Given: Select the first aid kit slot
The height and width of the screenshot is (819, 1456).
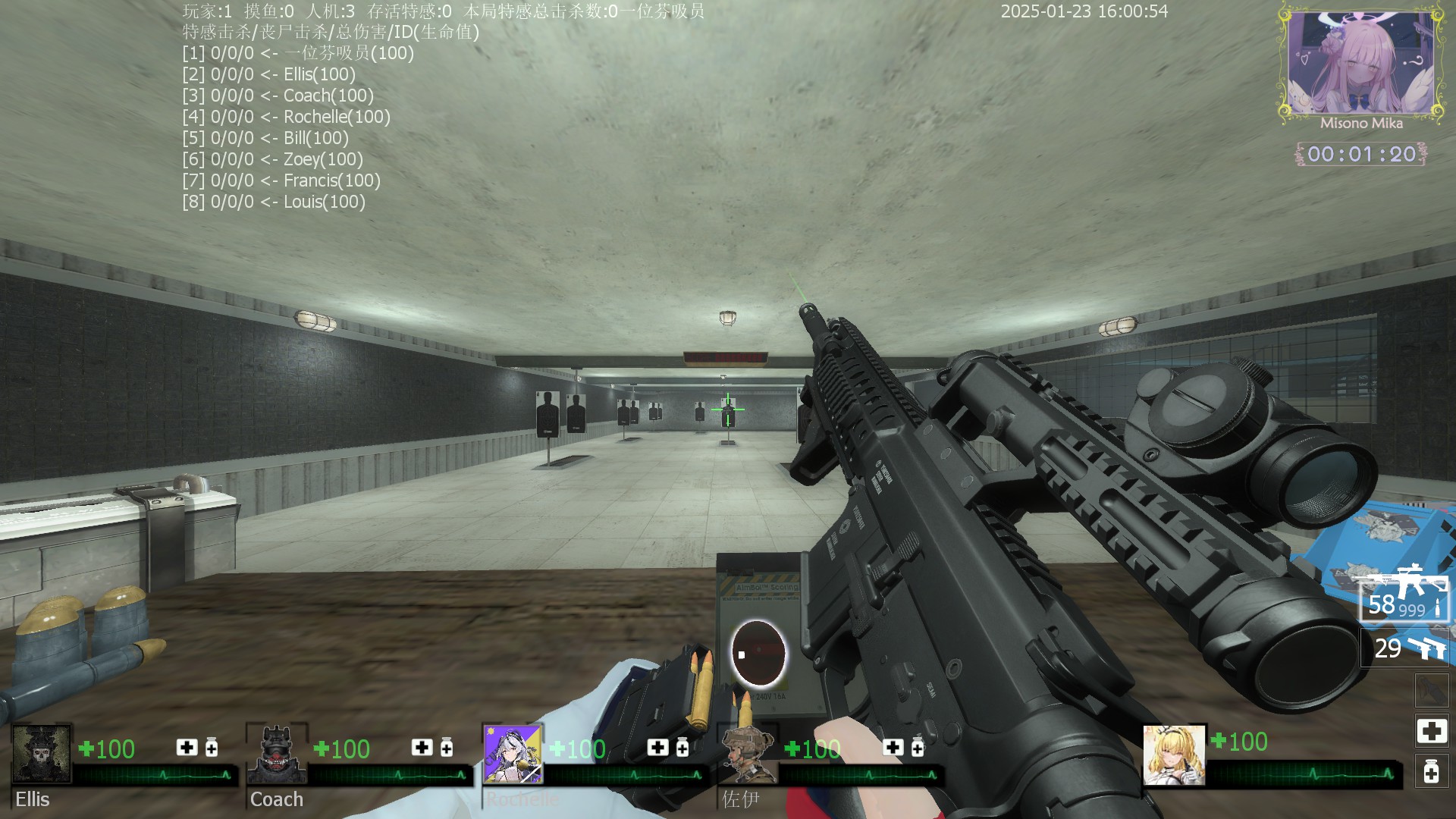Looking at the screenshot, I should pyautogui.click(x=1431, y=731).
